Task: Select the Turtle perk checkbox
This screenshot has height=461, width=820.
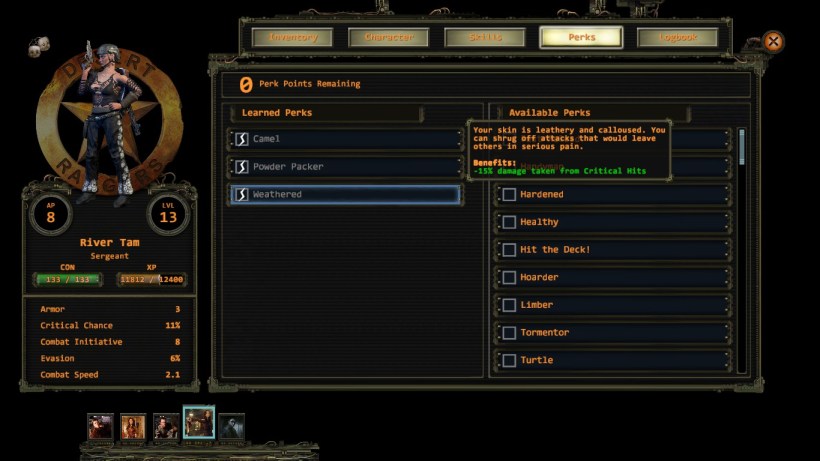Action: point(509,360)
